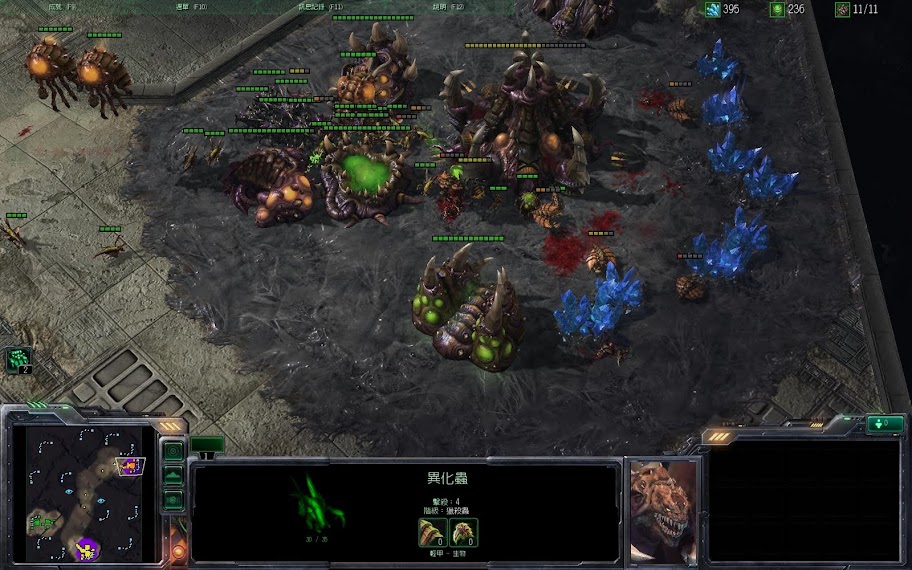Open the 選單 (F10) game menu
The width and height of the screenshot is (912, 570).
tap(191, 6)
